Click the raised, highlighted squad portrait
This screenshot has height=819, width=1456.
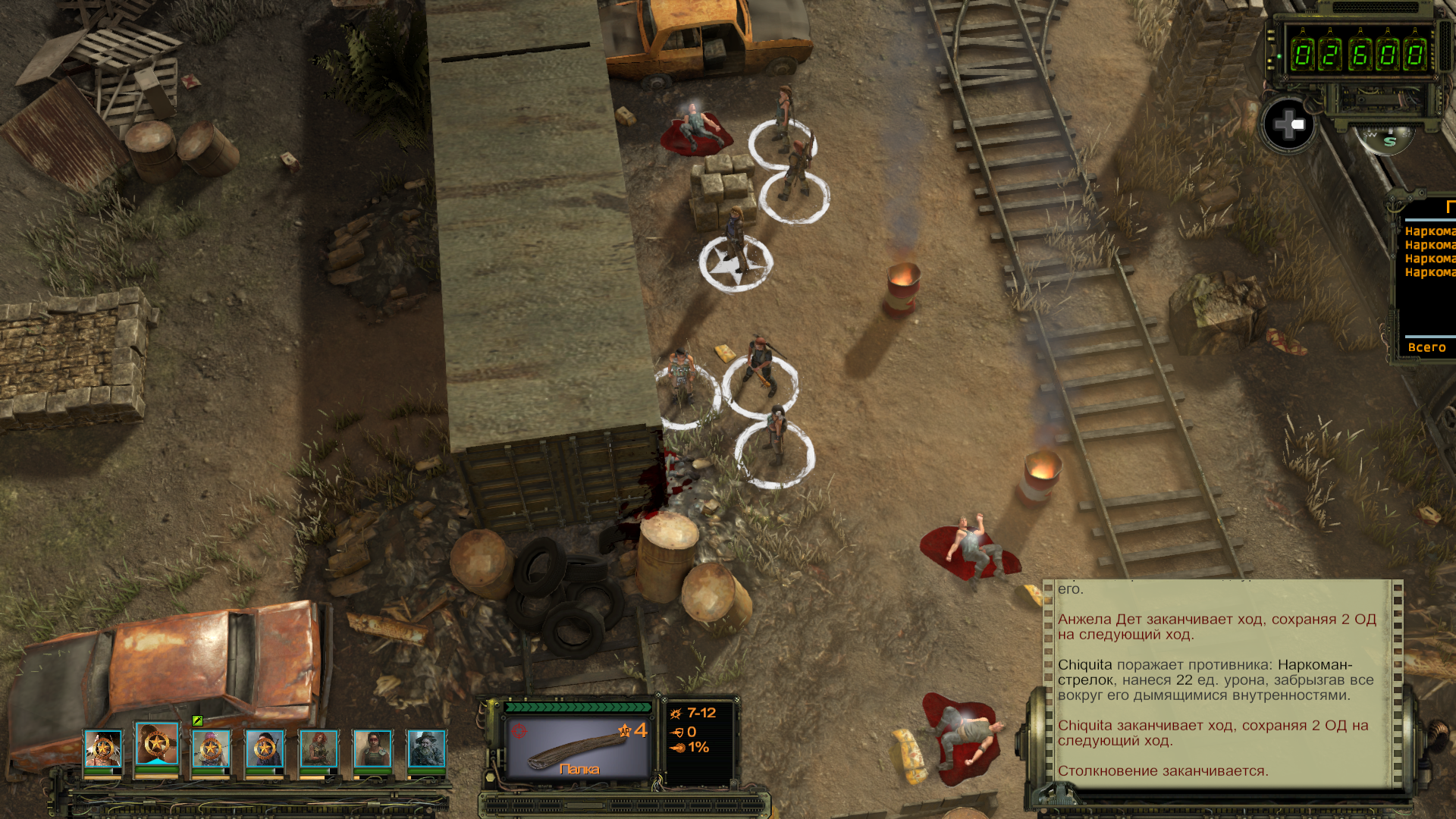coord(157,744)
